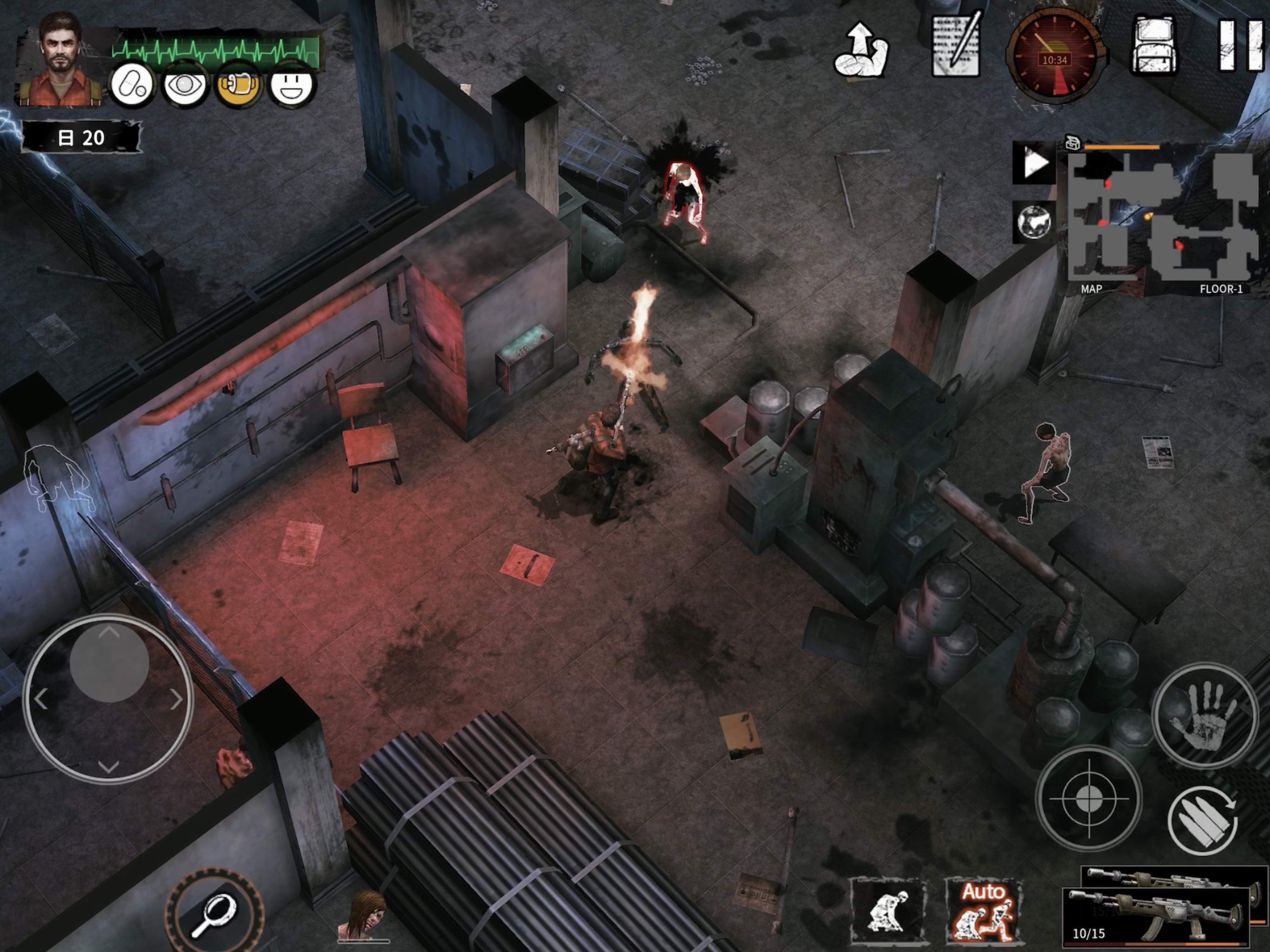This screenshot has width=1270, height=952.
Task: Activate the crouch sneak stance
Action: point(887,910)
